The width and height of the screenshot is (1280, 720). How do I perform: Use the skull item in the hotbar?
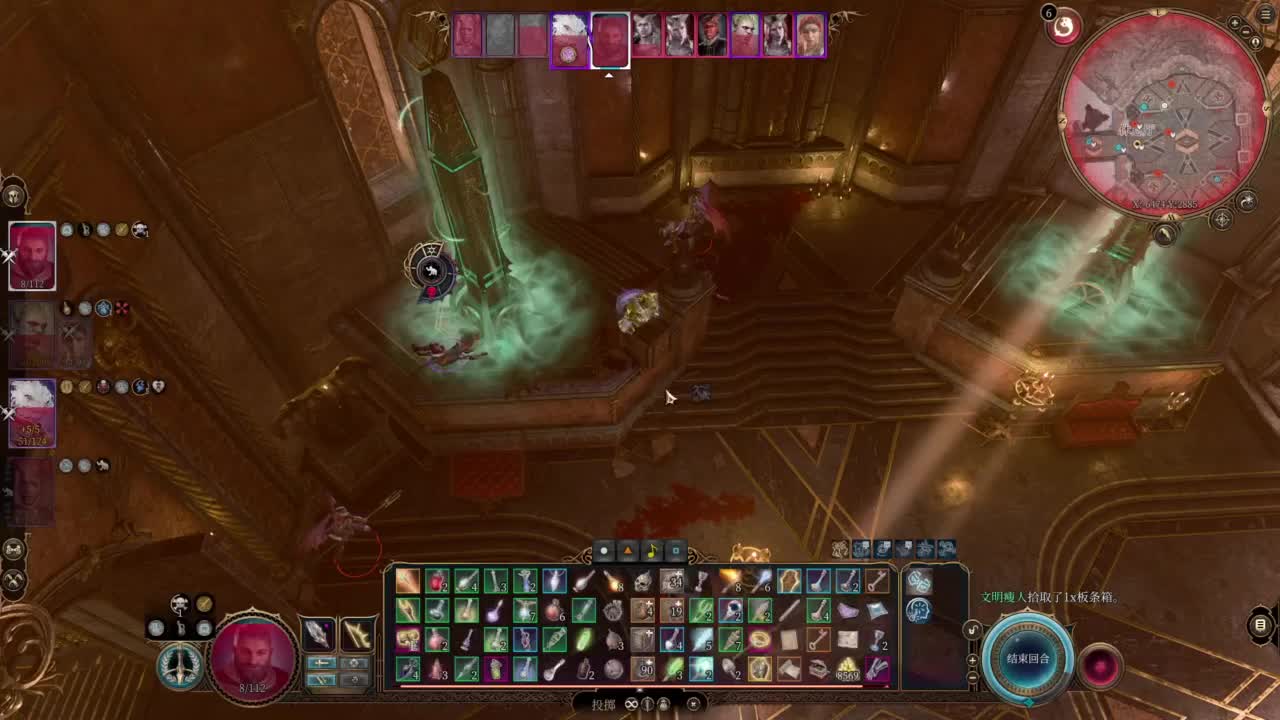(x=643, y=581)
